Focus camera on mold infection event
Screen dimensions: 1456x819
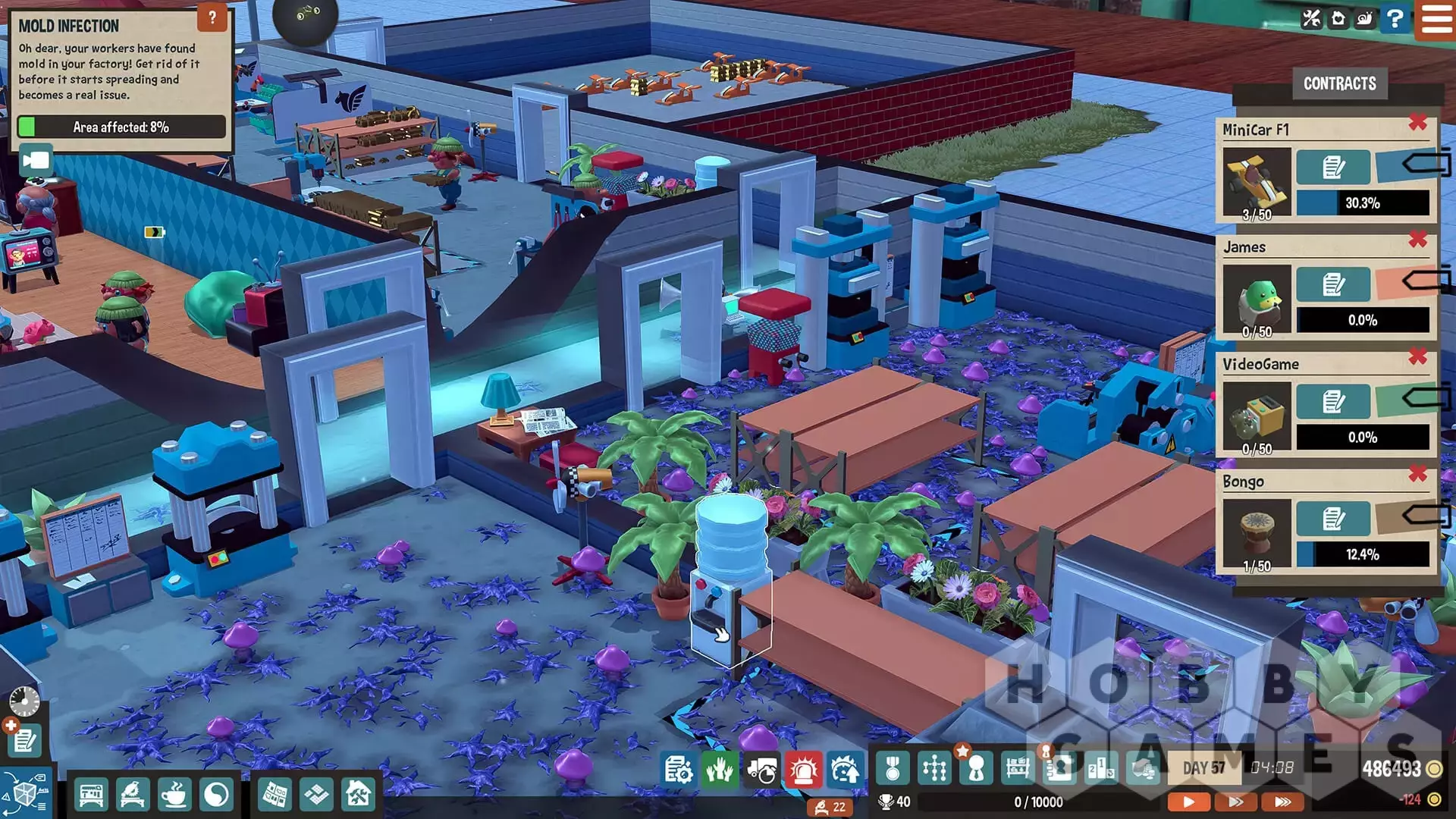(36, 161)
